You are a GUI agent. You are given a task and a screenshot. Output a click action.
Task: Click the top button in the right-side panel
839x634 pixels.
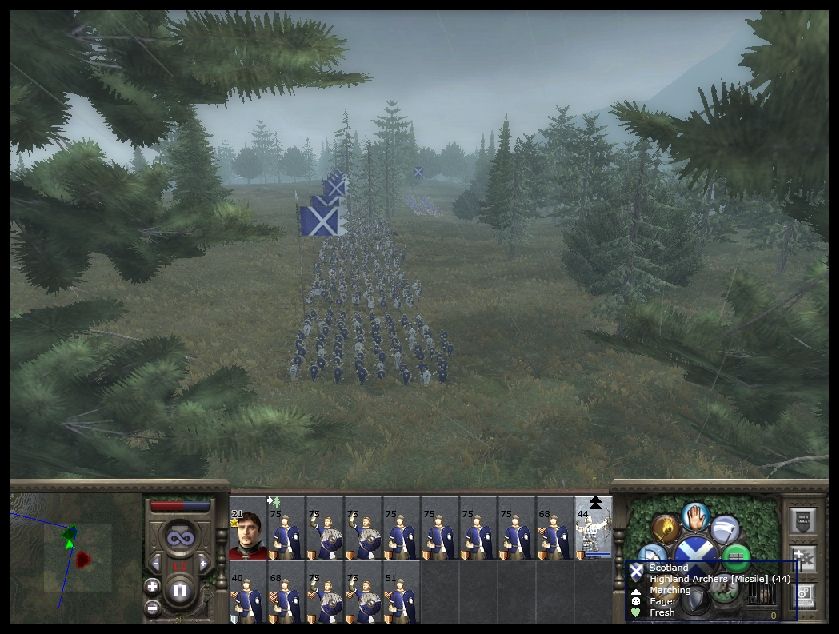point(802,519)
